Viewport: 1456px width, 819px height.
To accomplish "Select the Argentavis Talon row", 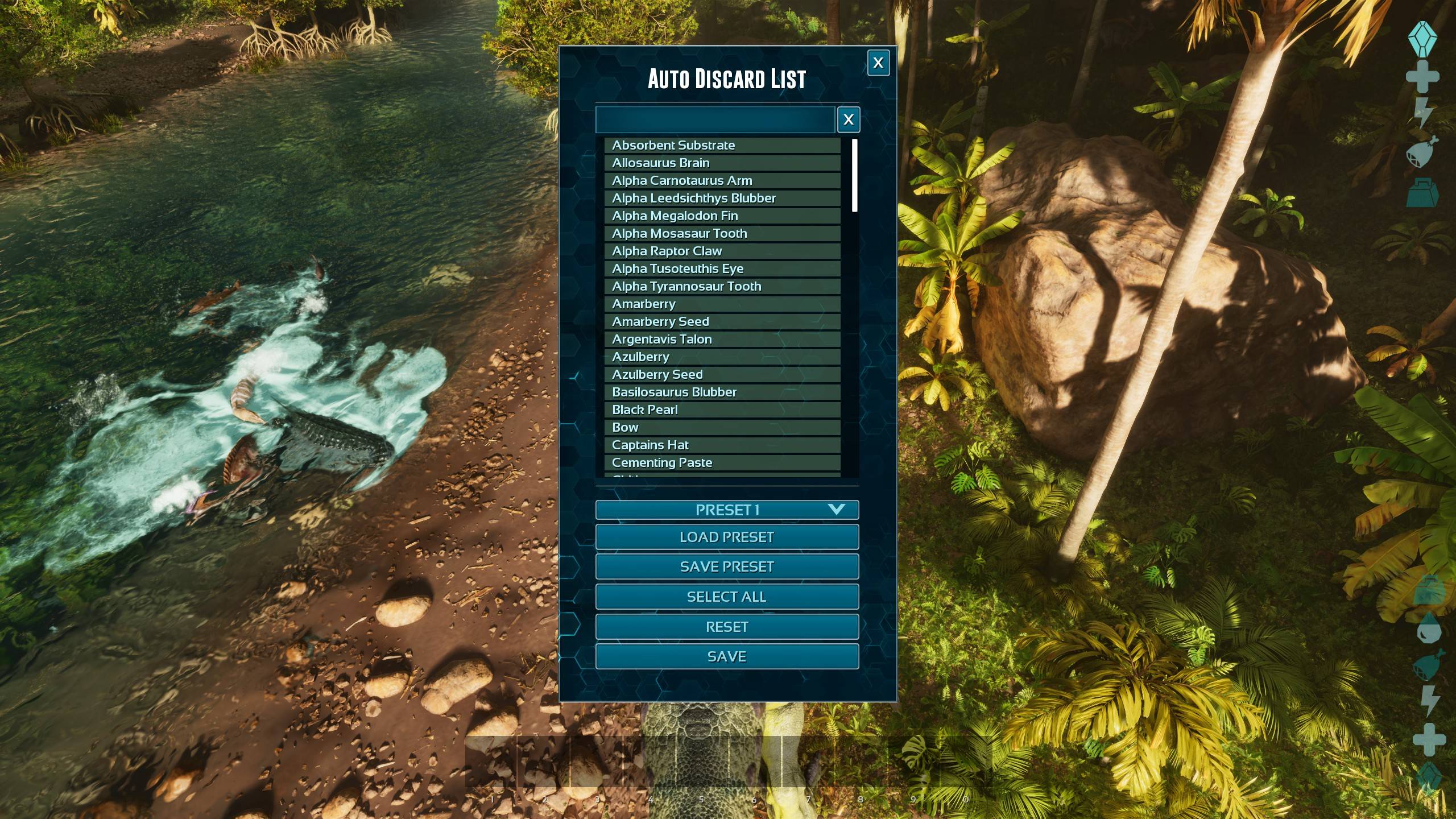I will [722, 340].
